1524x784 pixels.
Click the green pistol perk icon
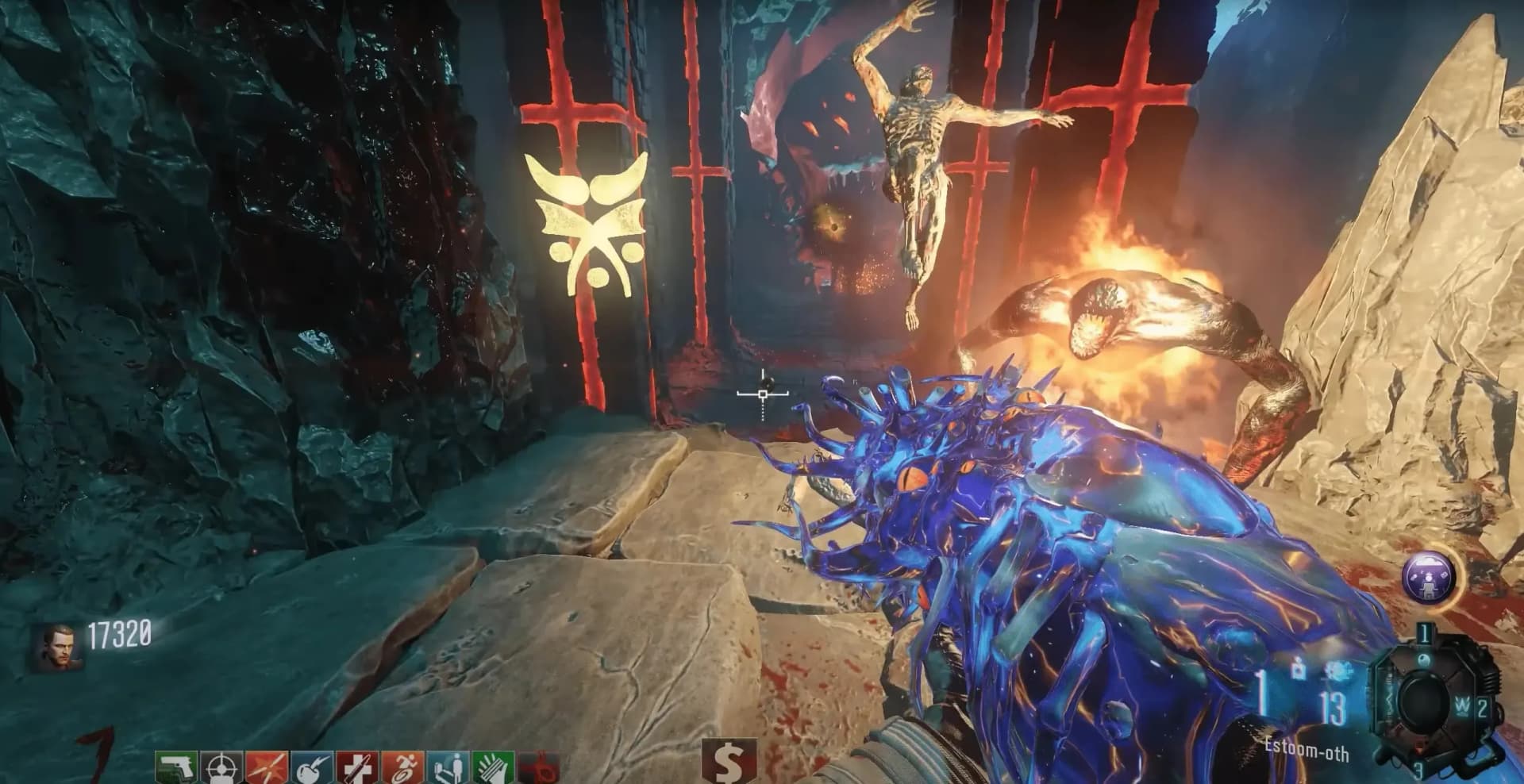coord(175,767)
